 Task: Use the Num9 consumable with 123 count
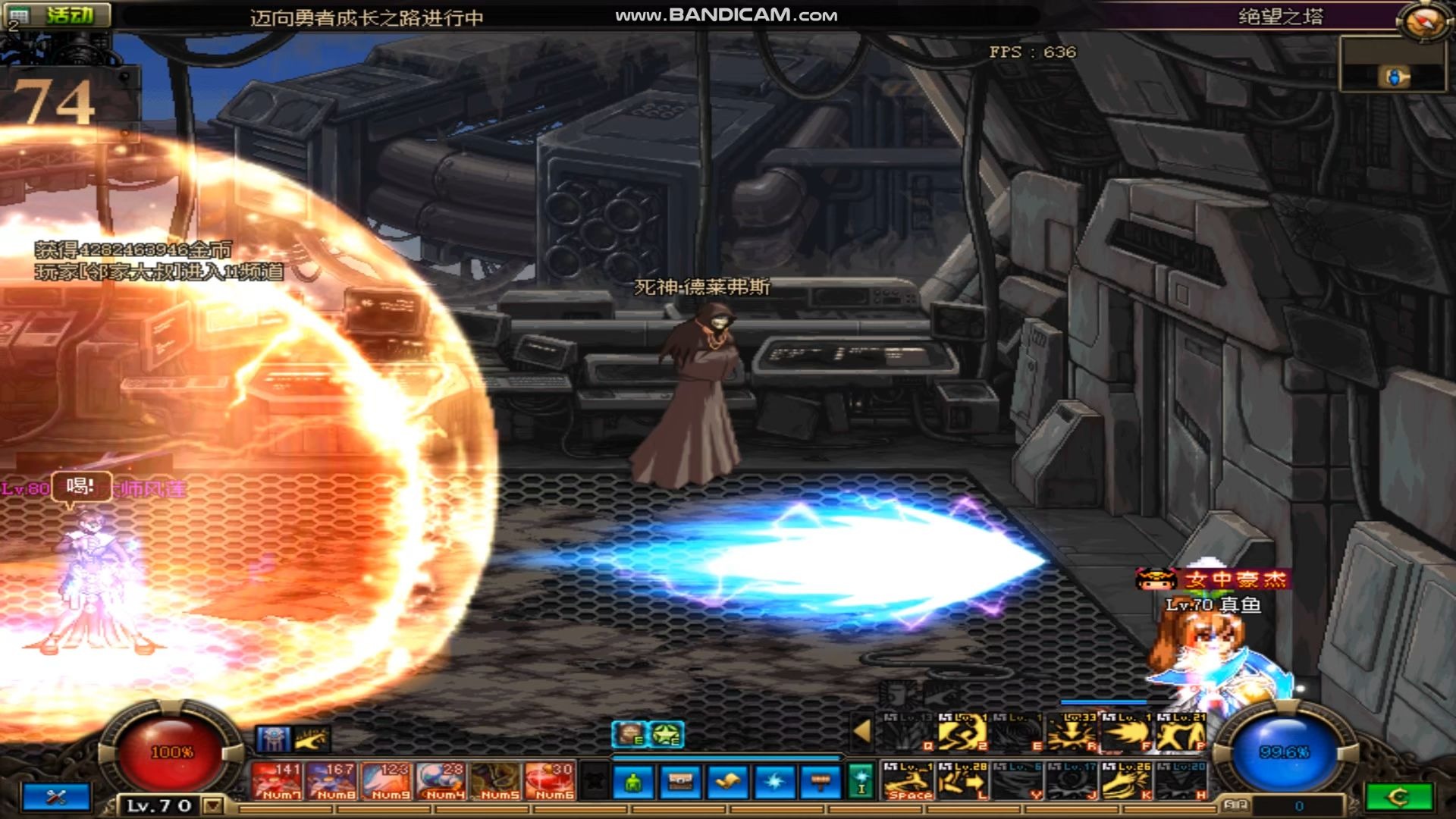pos(387,781)
